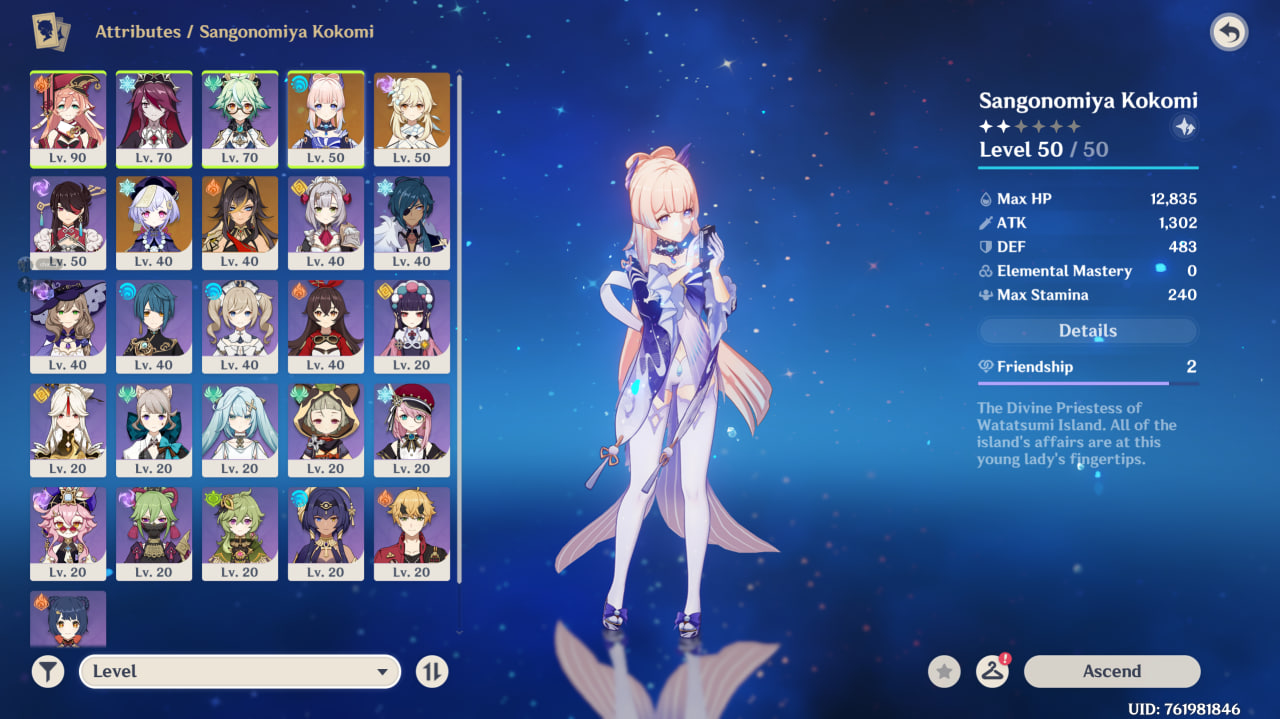Choose Kaeya from the character list
1280x719 pixels.
pyautogui.click(x=412, y=222)
